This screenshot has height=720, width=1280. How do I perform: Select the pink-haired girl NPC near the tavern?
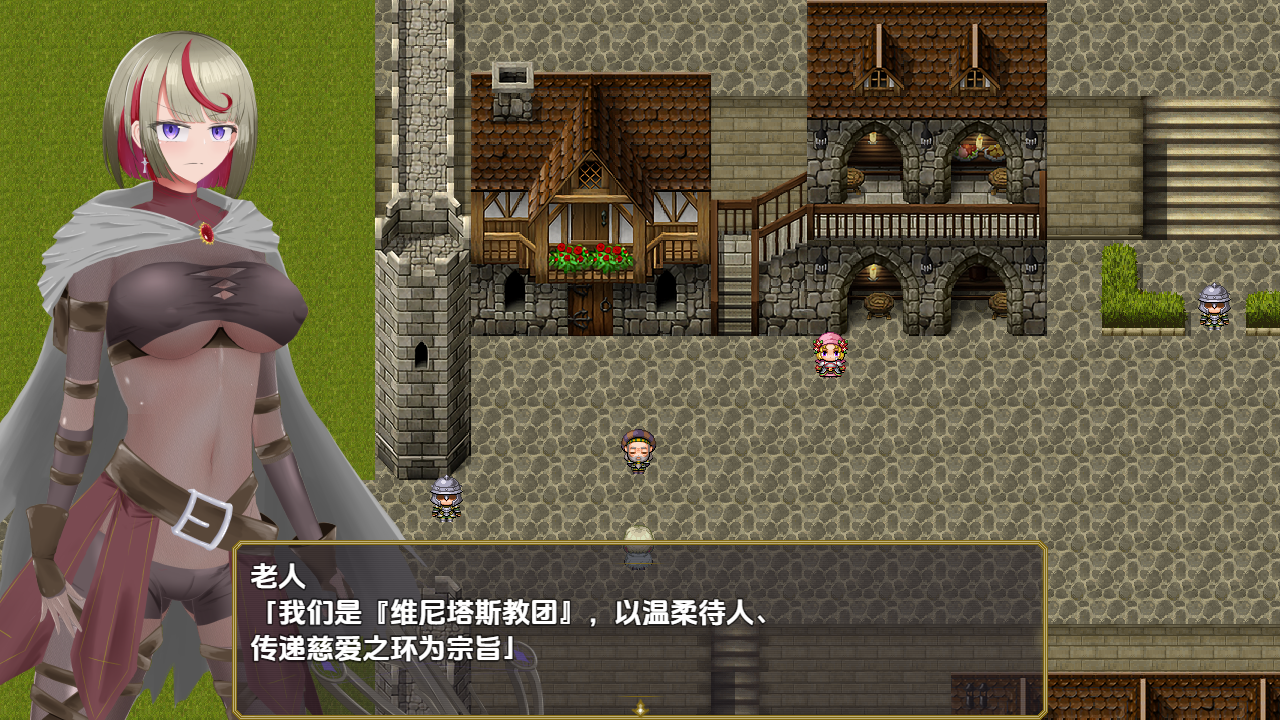pos(829,357)
